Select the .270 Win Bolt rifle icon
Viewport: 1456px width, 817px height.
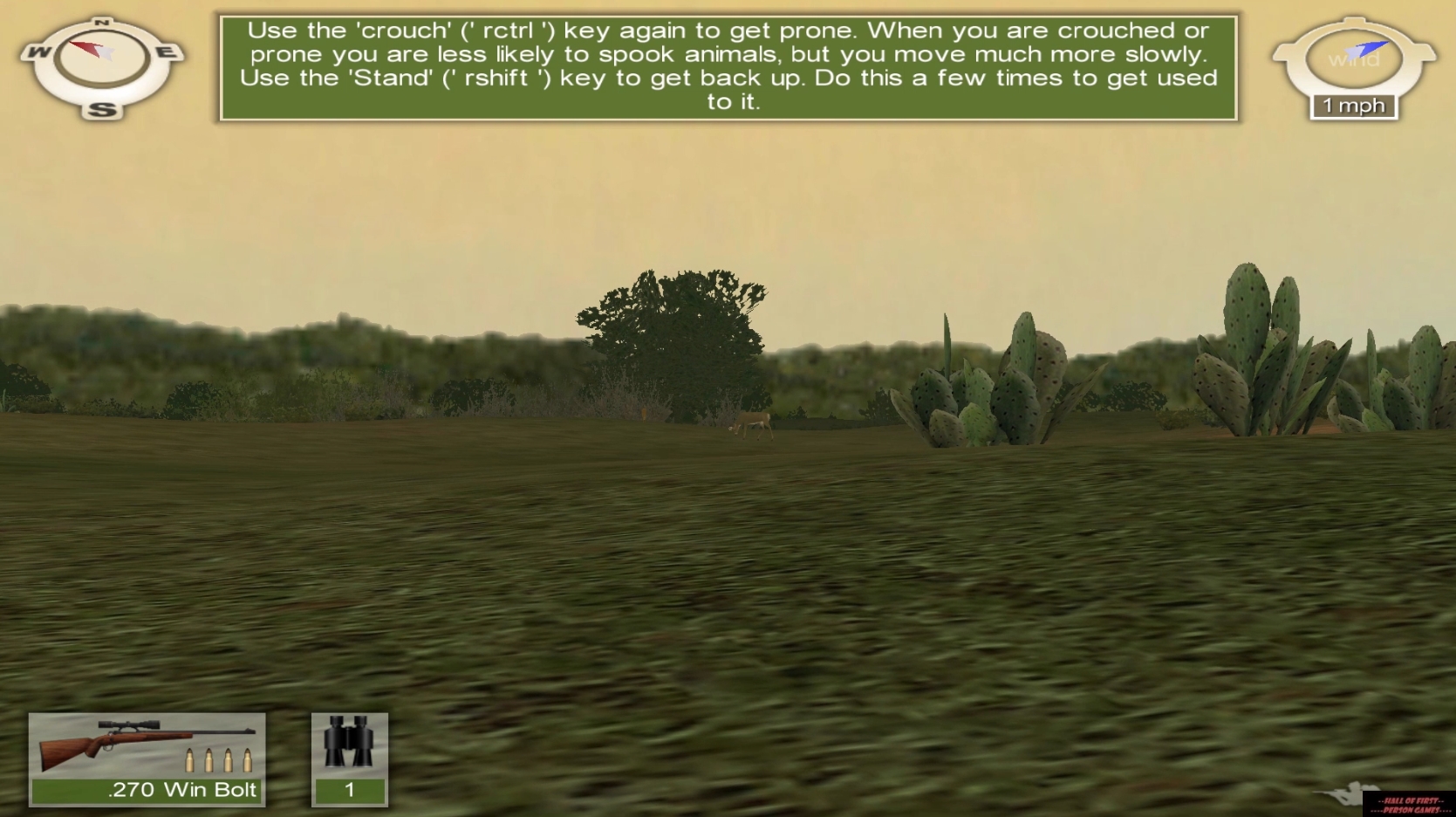point(144,742)
